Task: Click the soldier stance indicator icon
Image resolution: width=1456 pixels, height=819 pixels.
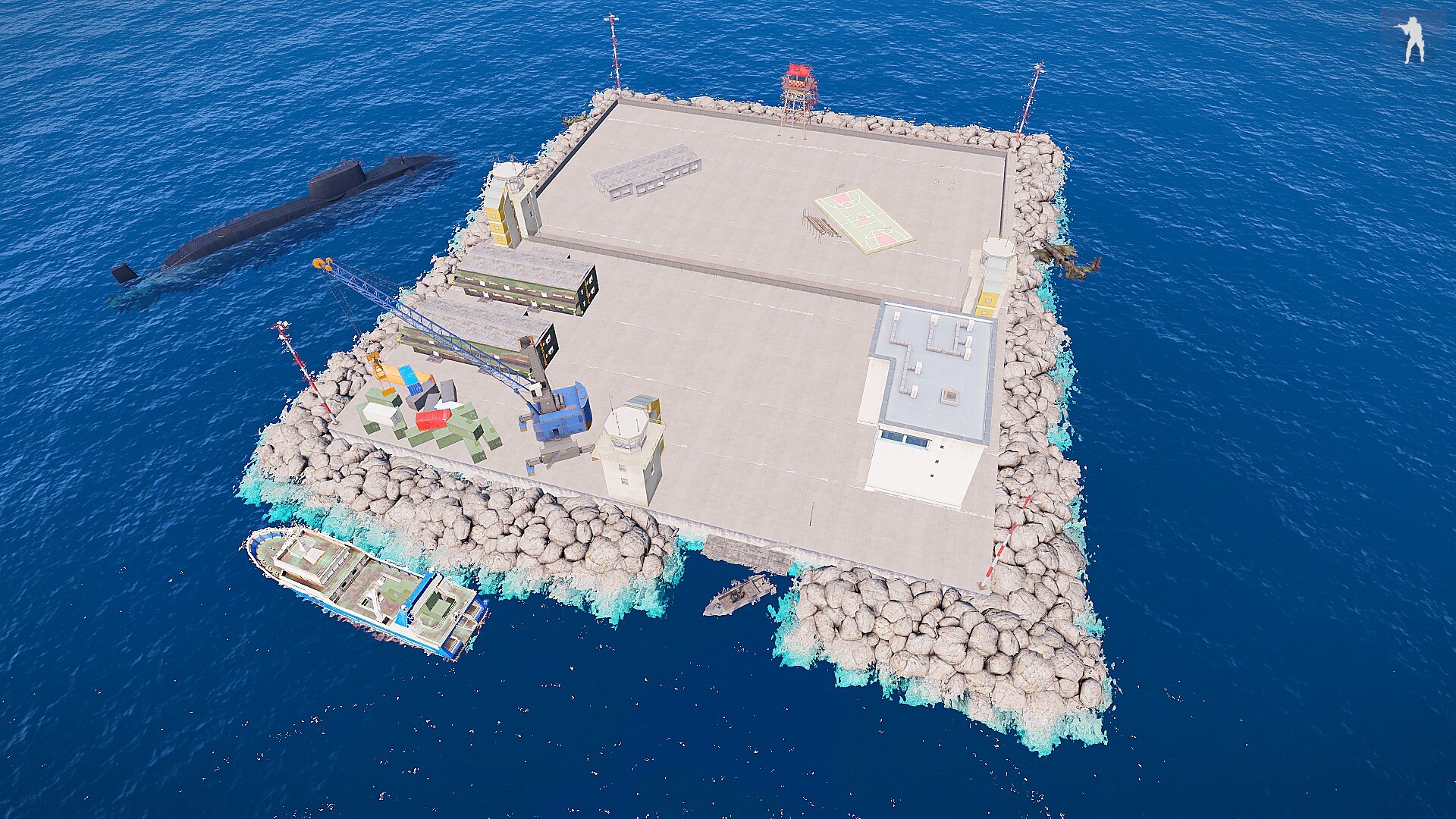Action: (x=1412, y=39)
